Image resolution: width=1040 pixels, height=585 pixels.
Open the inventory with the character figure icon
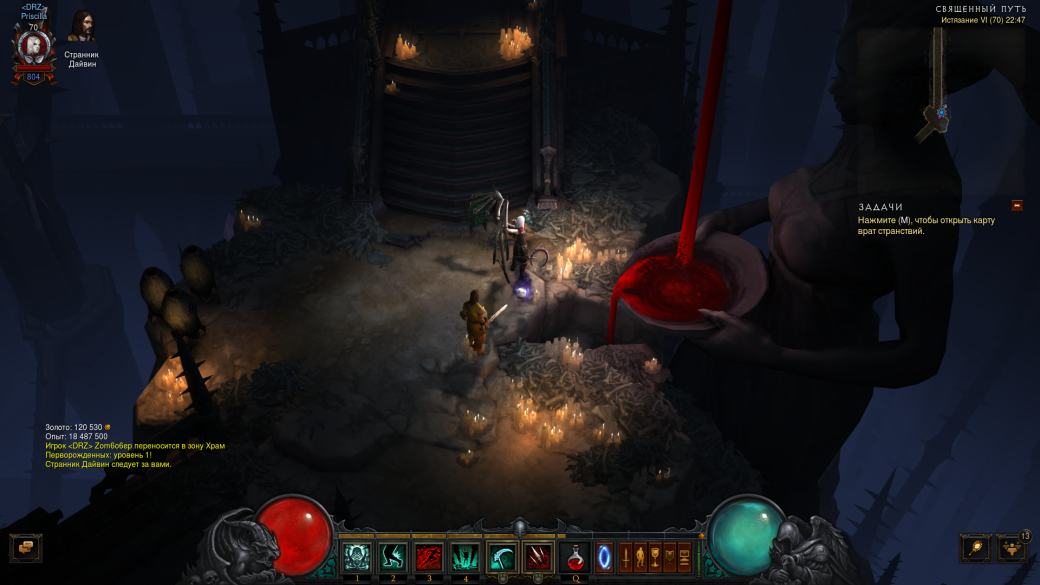coord(640,556)
